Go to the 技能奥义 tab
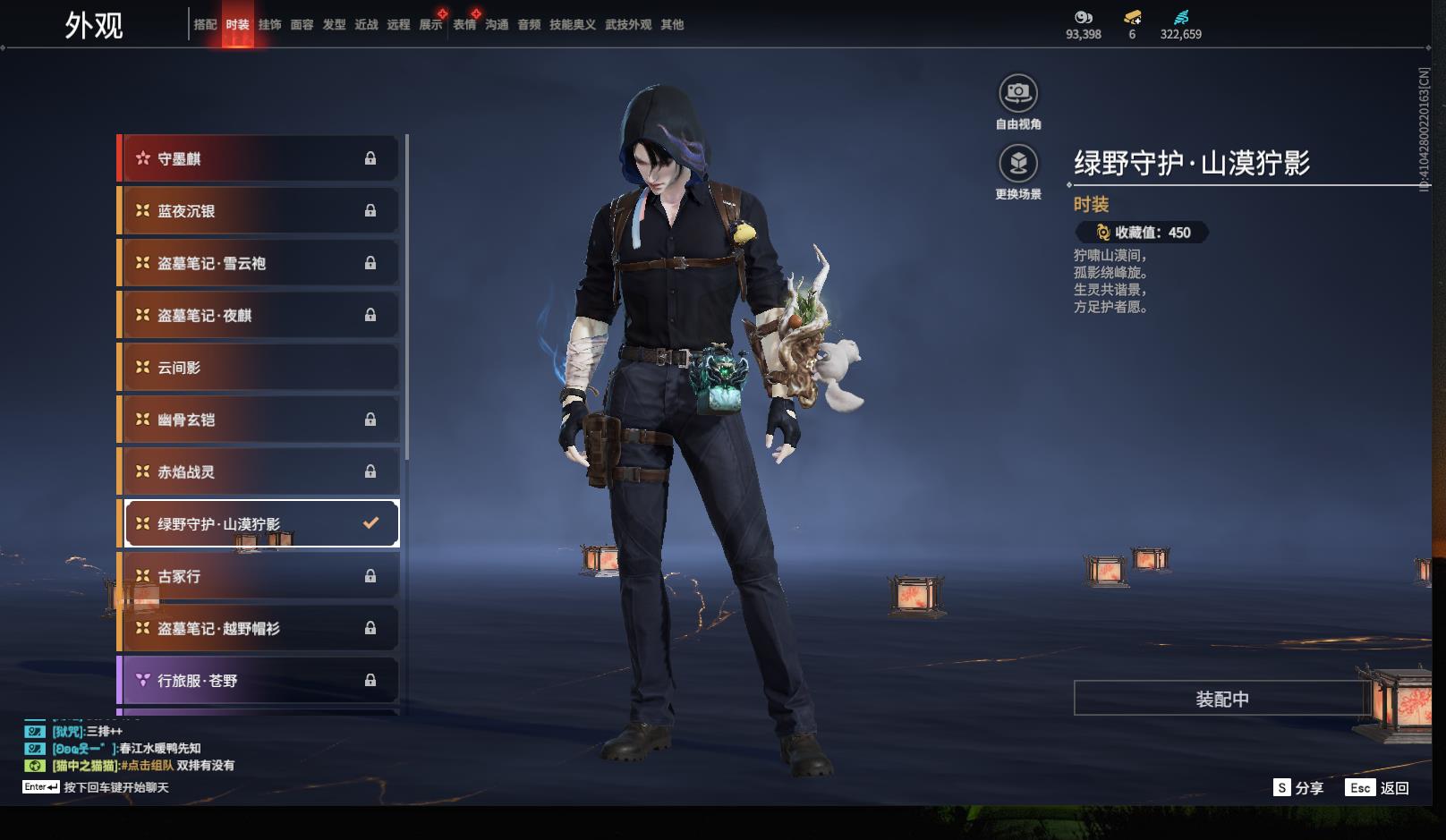 point(572,25)
